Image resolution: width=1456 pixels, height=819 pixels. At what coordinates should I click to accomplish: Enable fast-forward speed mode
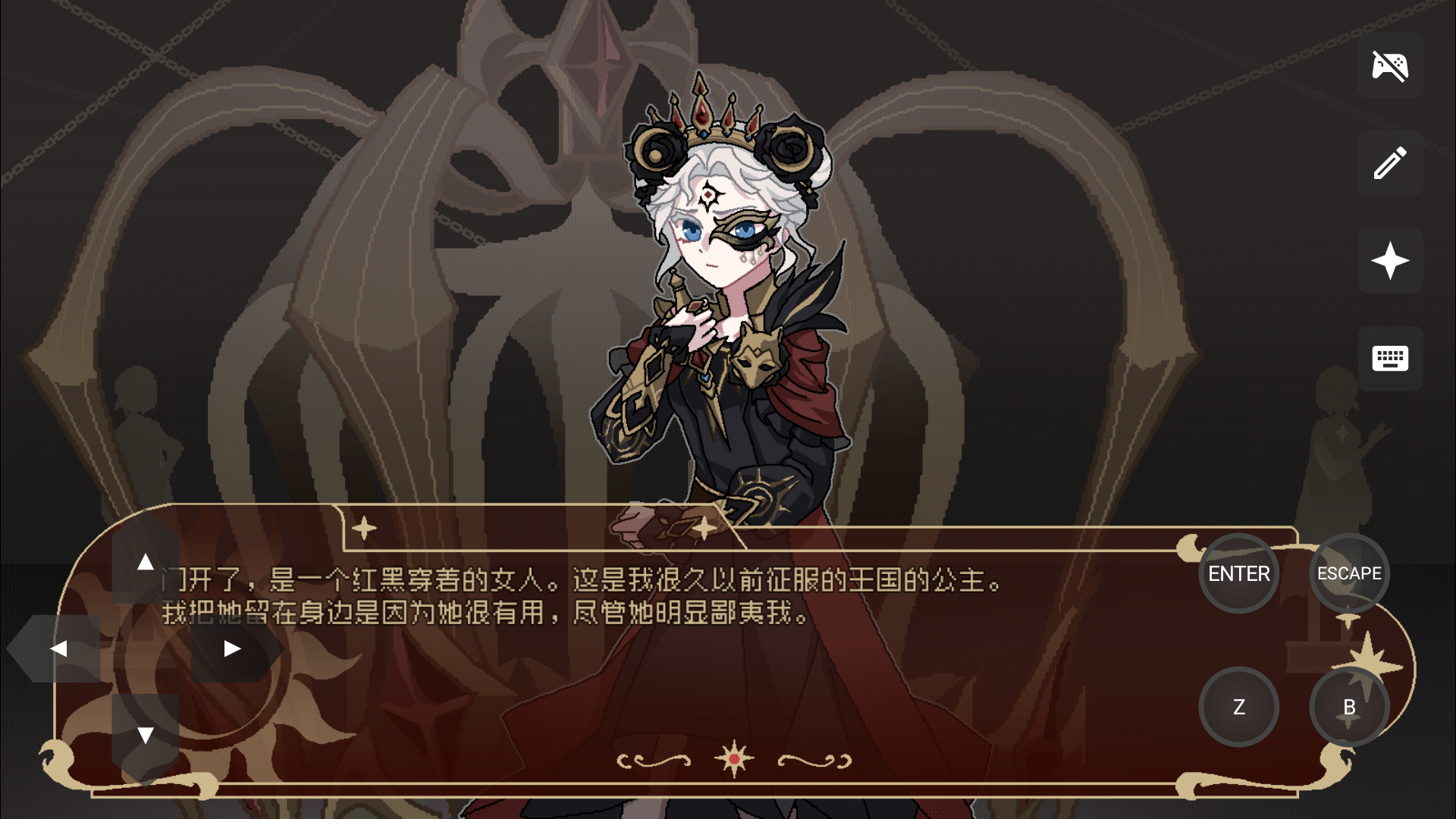(1390, 260)
